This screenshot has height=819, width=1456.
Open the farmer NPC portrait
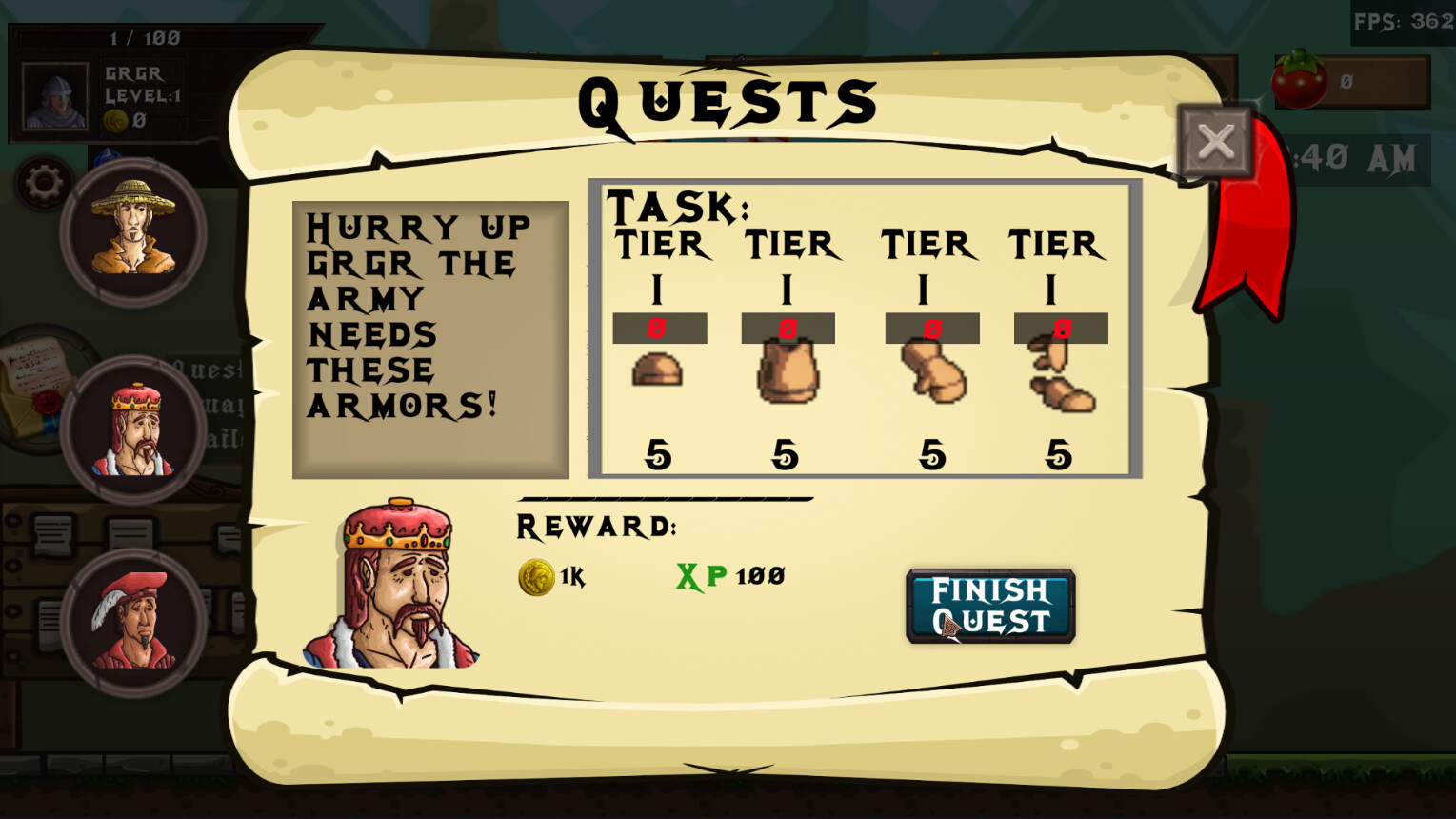(135, 231)
